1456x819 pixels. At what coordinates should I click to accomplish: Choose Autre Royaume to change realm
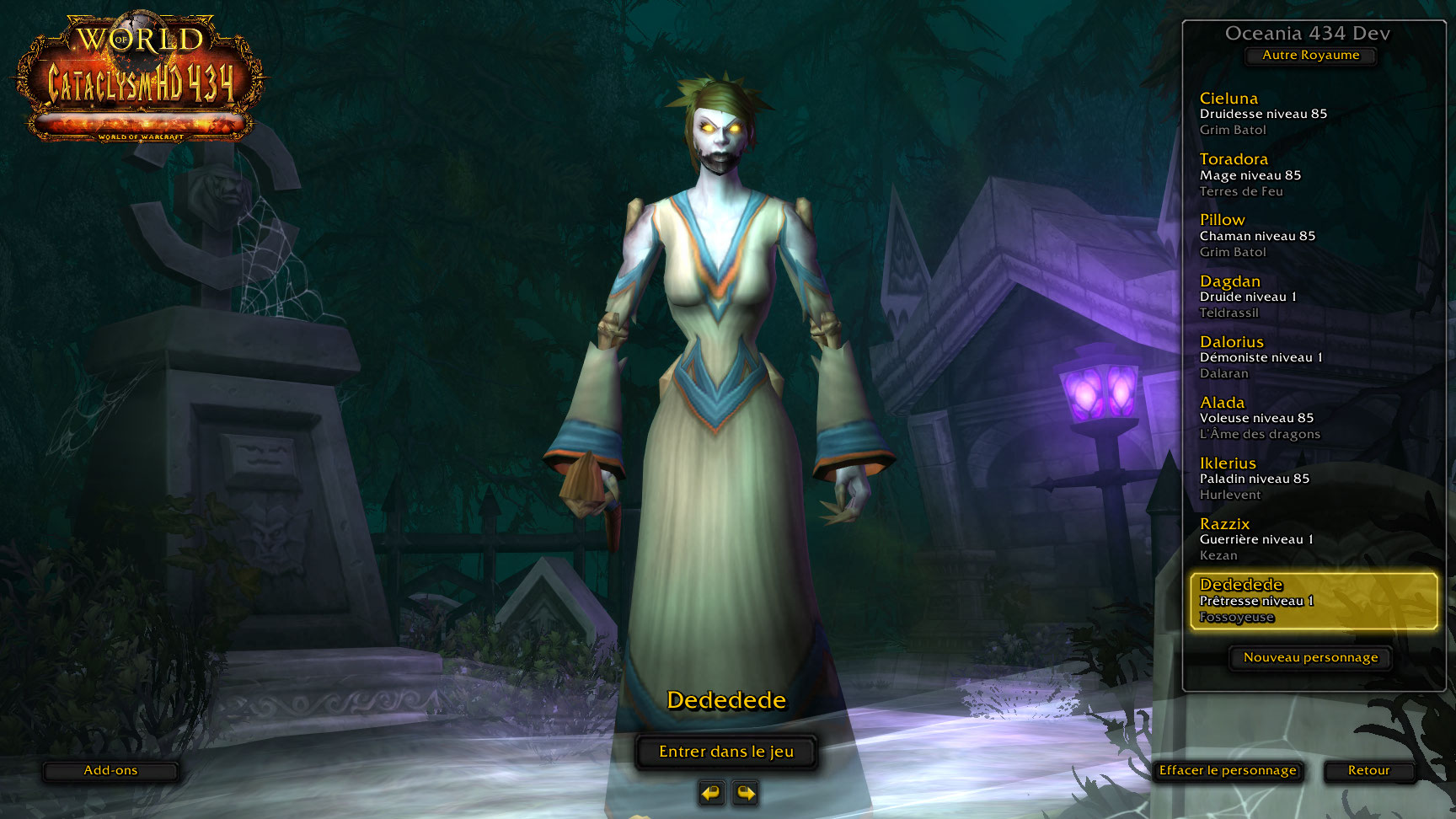coord(1310,56)
